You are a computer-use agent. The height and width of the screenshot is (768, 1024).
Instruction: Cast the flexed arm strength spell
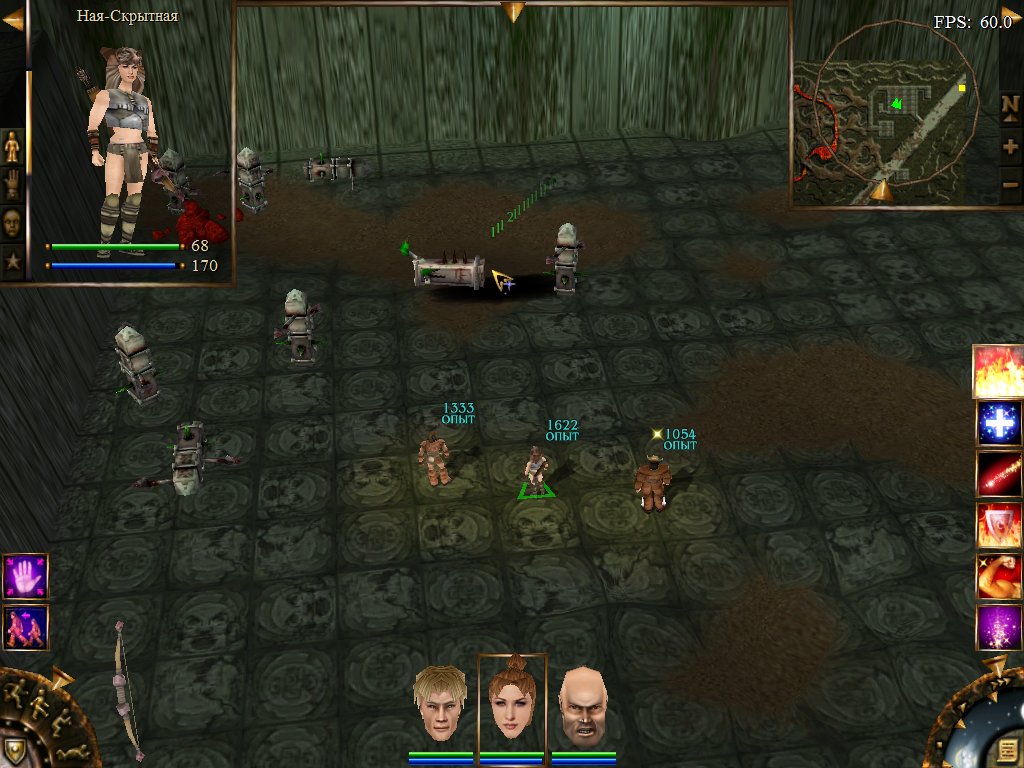click(998, 577)
